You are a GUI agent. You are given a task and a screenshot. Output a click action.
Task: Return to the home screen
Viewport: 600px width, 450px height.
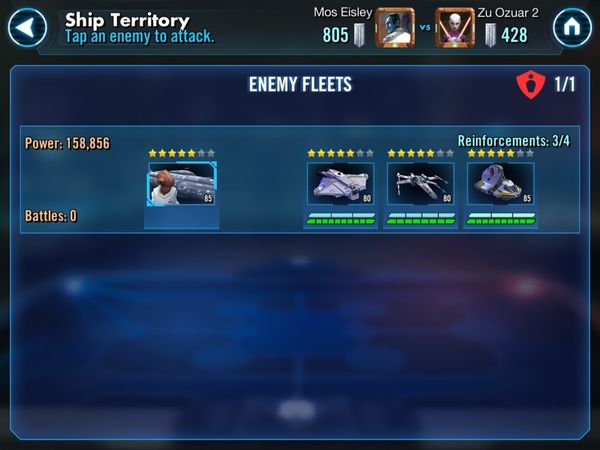point(572,28)
